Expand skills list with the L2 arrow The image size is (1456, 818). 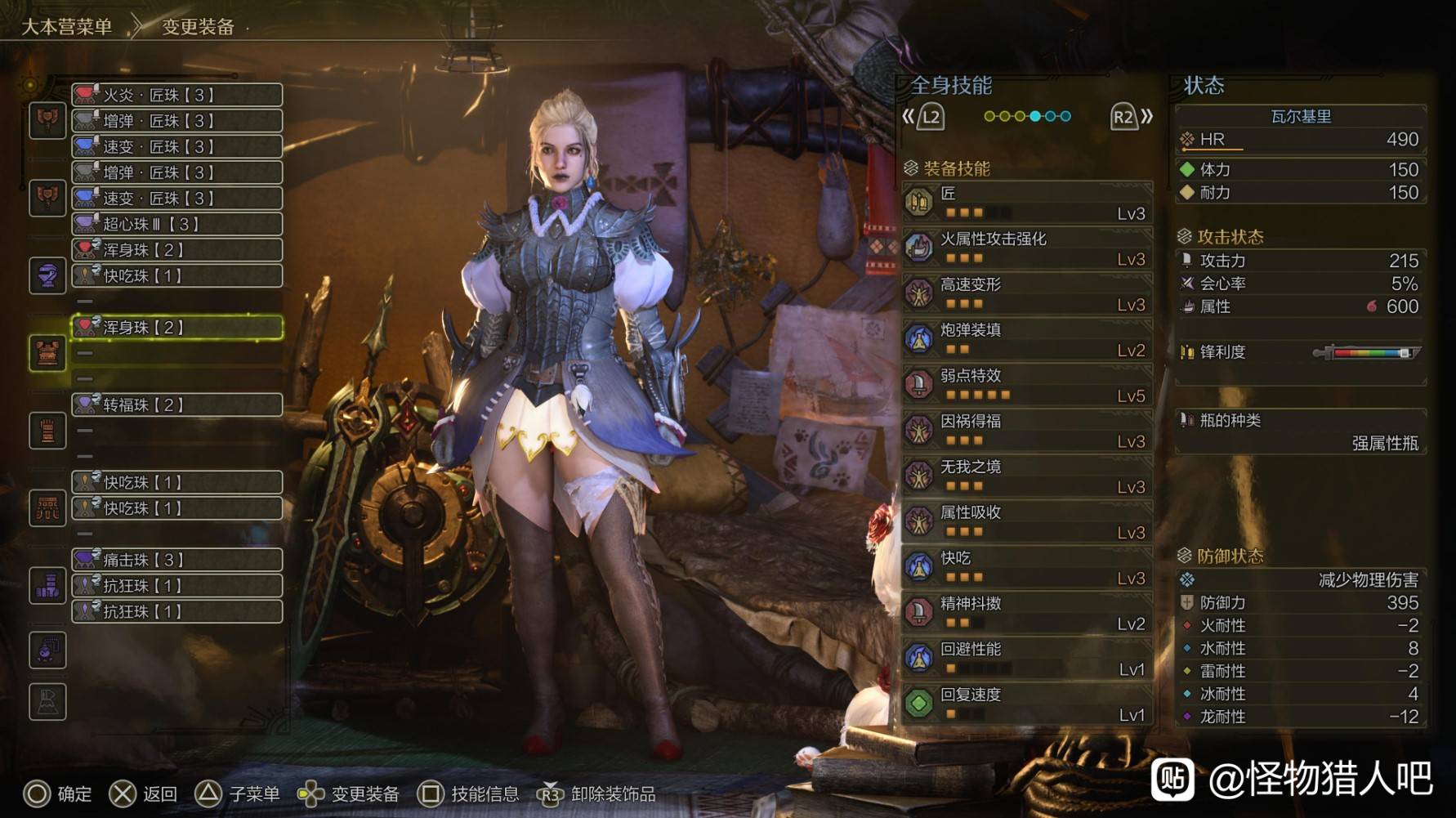[927, 116]
